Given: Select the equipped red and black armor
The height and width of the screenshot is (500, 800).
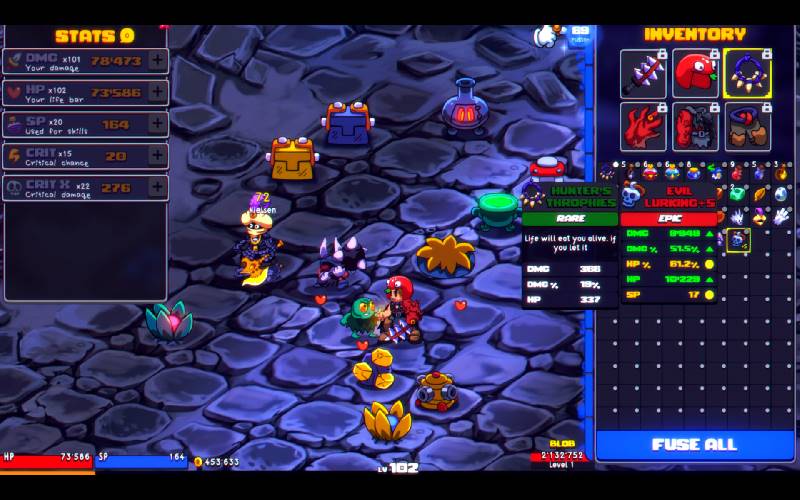Looking at the screenshot, I should [x=695, y=126].
